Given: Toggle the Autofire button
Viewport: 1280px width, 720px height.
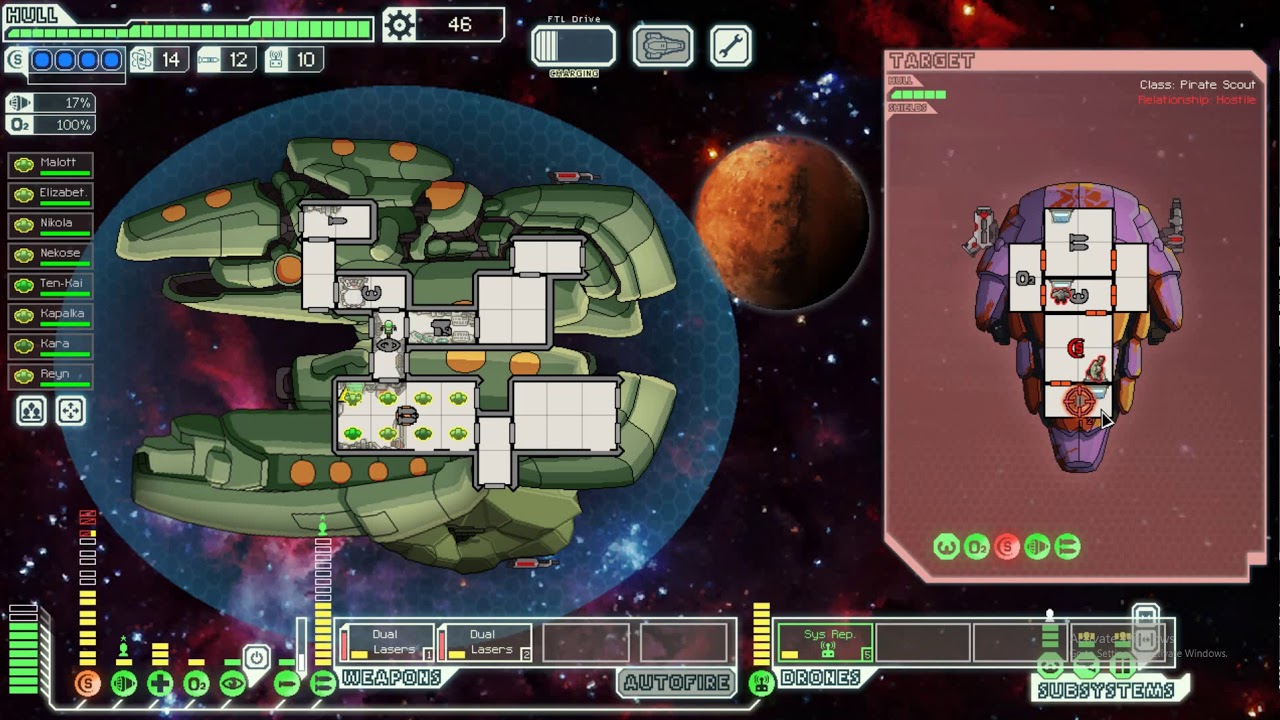Looking at the screenshot, I should (x=677, y=683).
